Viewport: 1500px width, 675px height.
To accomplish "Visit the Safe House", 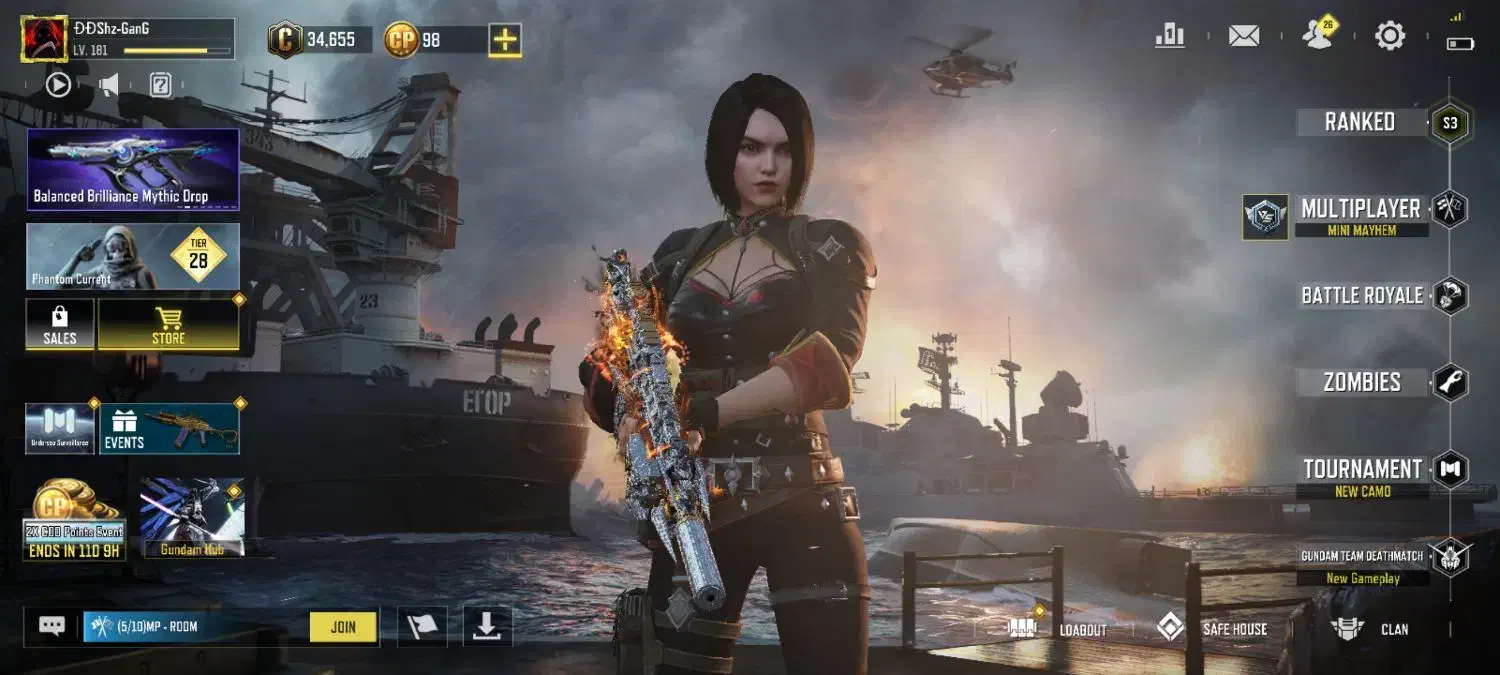I will click(x=1213, y=629).
